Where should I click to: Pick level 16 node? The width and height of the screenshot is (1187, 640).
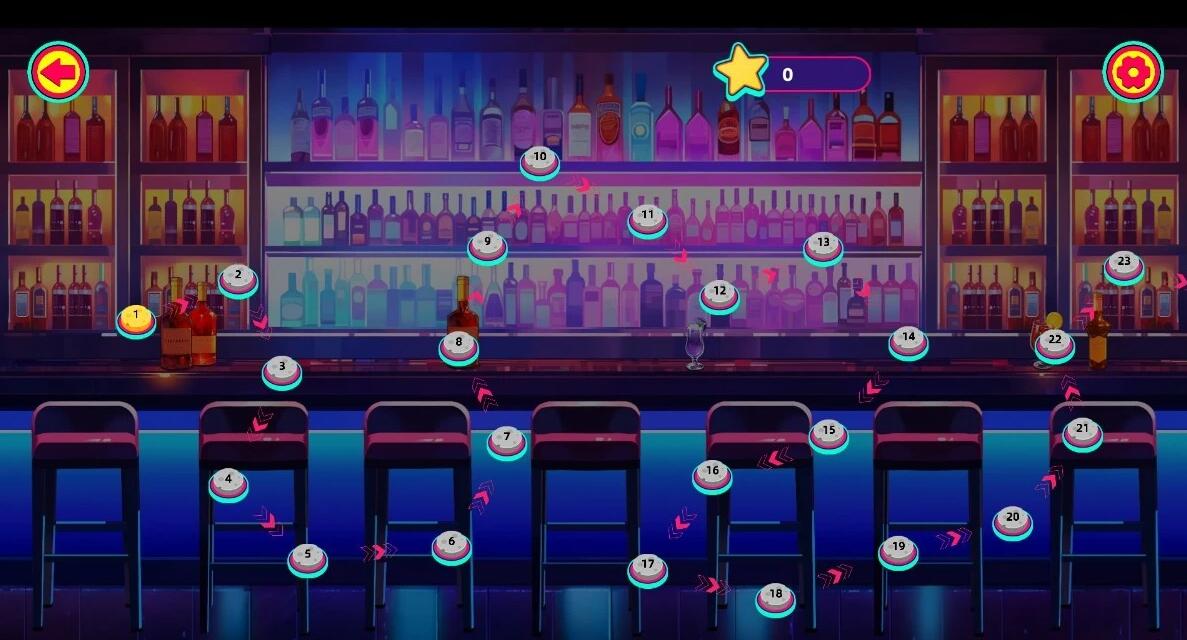pyautogui.click(x=712, y=475)
